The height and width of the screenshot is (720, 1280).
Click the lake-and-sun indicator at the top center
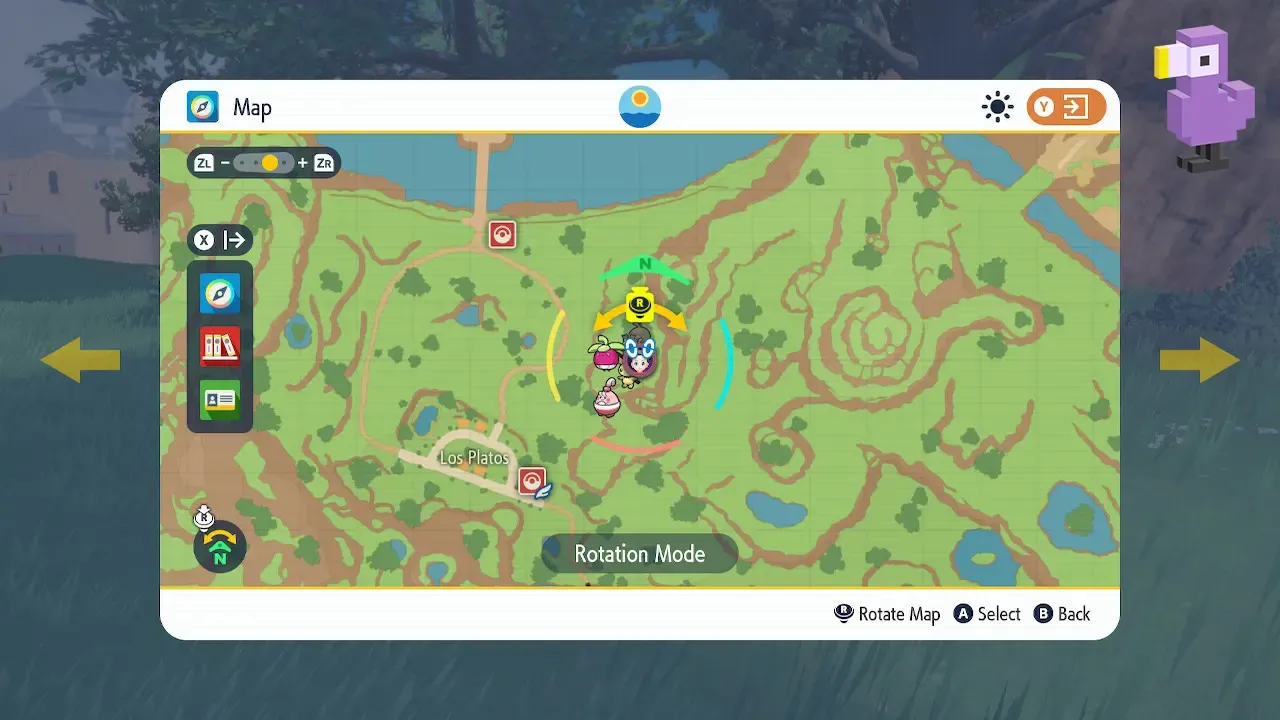click(639, 105)
